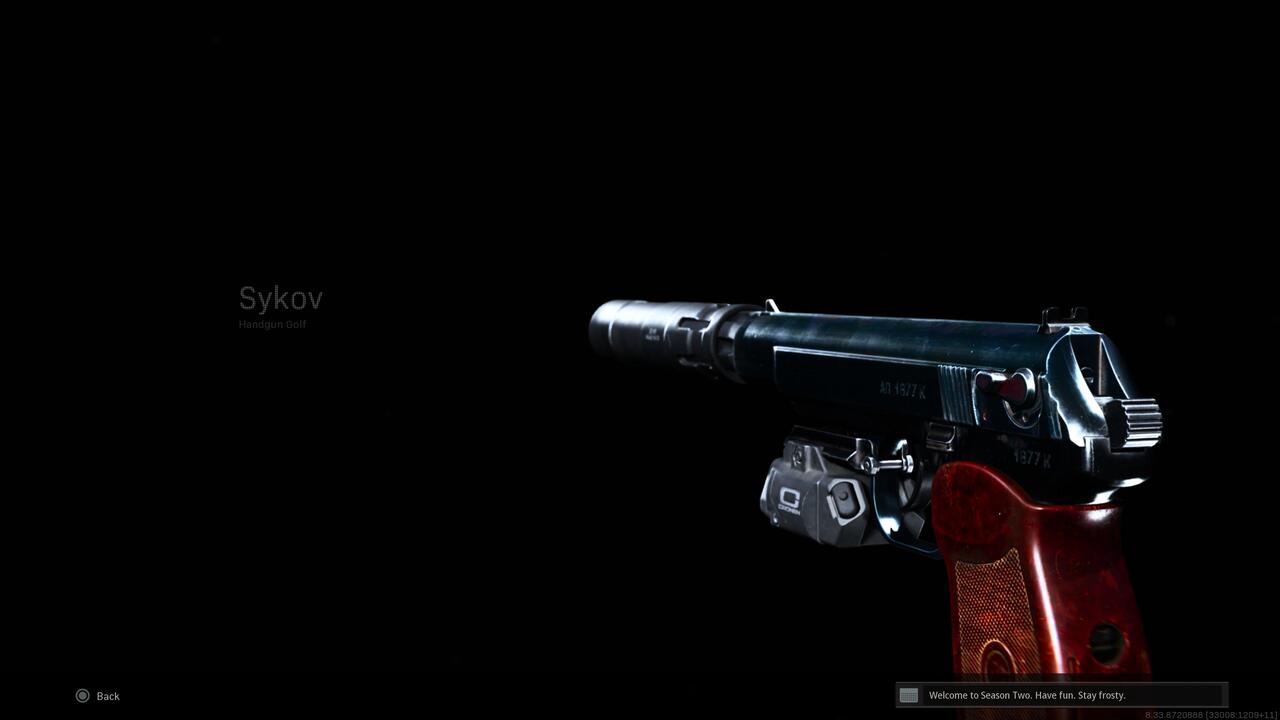Click the keyboard icon on the notification banner

[x=908, y=695]
